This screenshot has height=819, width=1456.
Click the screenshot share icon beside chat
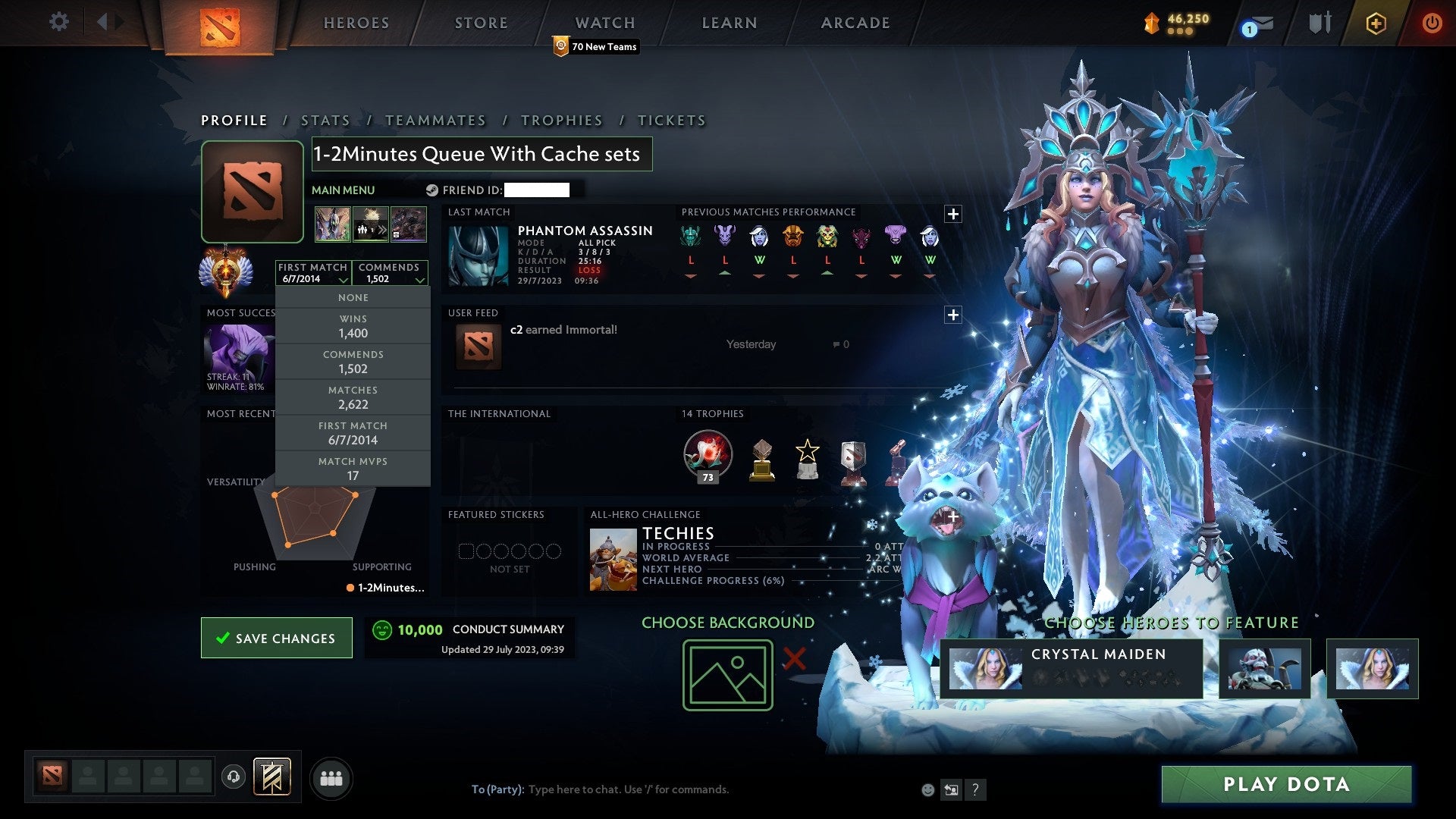pyautogui.click(x=950, y=789)
